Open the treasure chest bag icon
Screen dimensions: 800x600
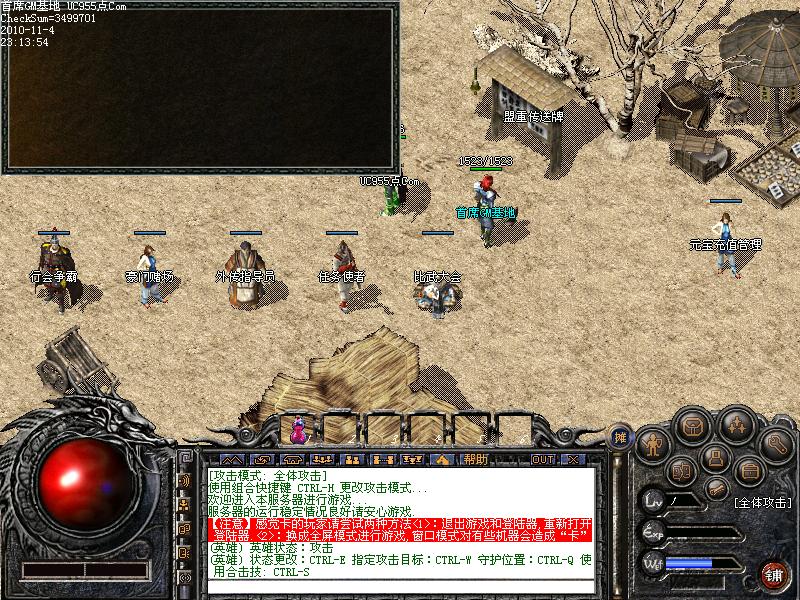pos(691,427)
